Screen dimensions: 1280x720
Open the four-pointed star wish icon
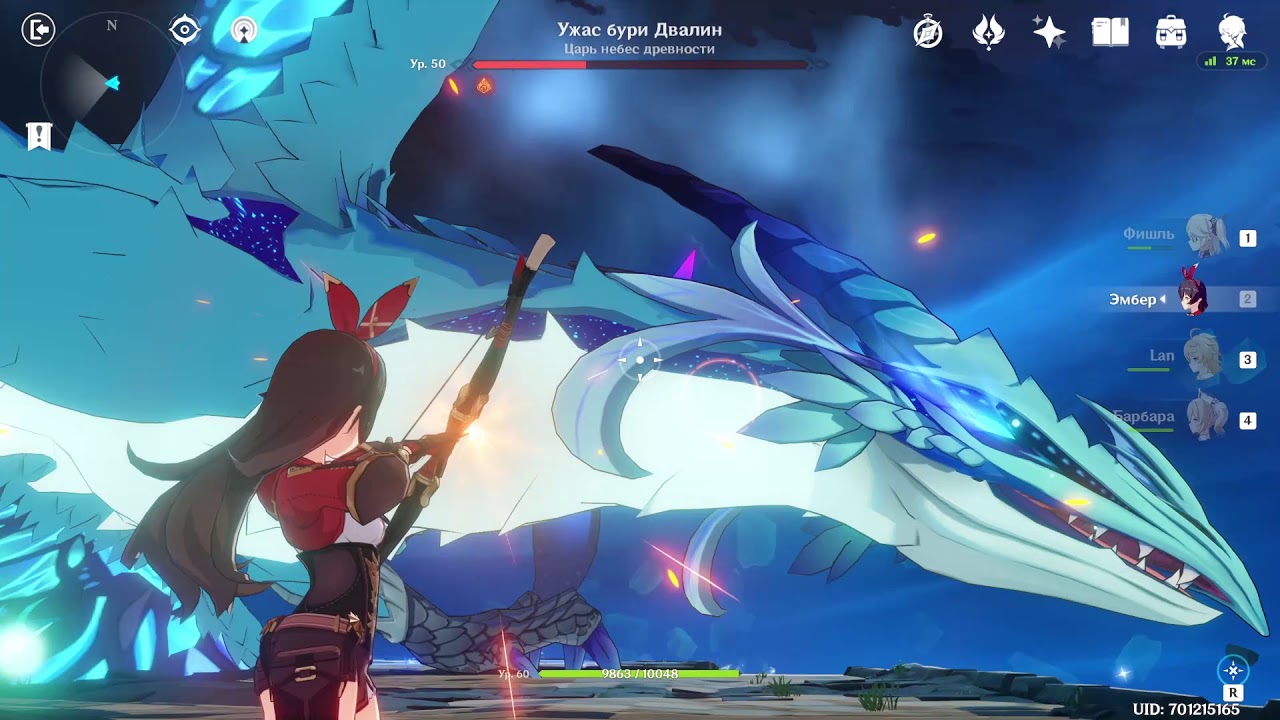[x=1049, y=33]
